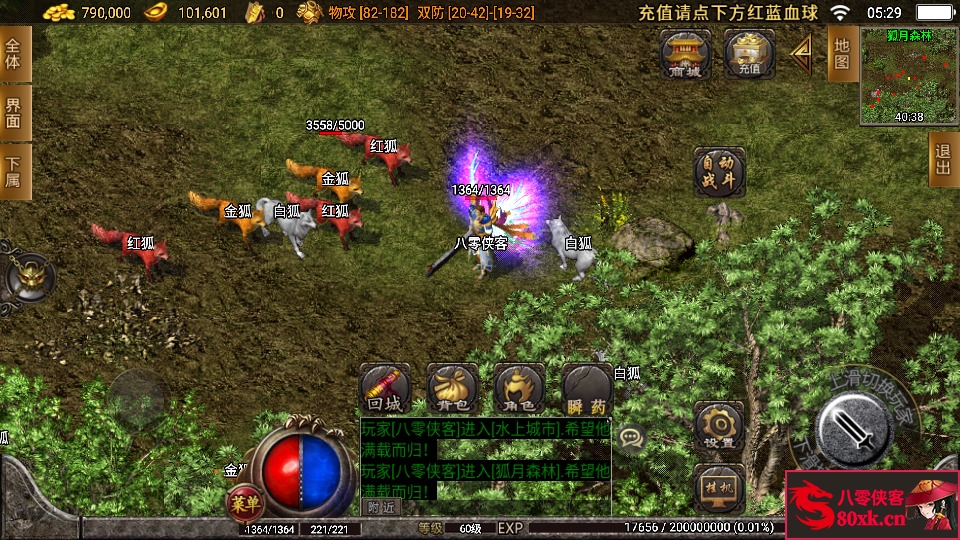
Task: Open the 充值 recharge menu
Action: (x=750, y=53)
